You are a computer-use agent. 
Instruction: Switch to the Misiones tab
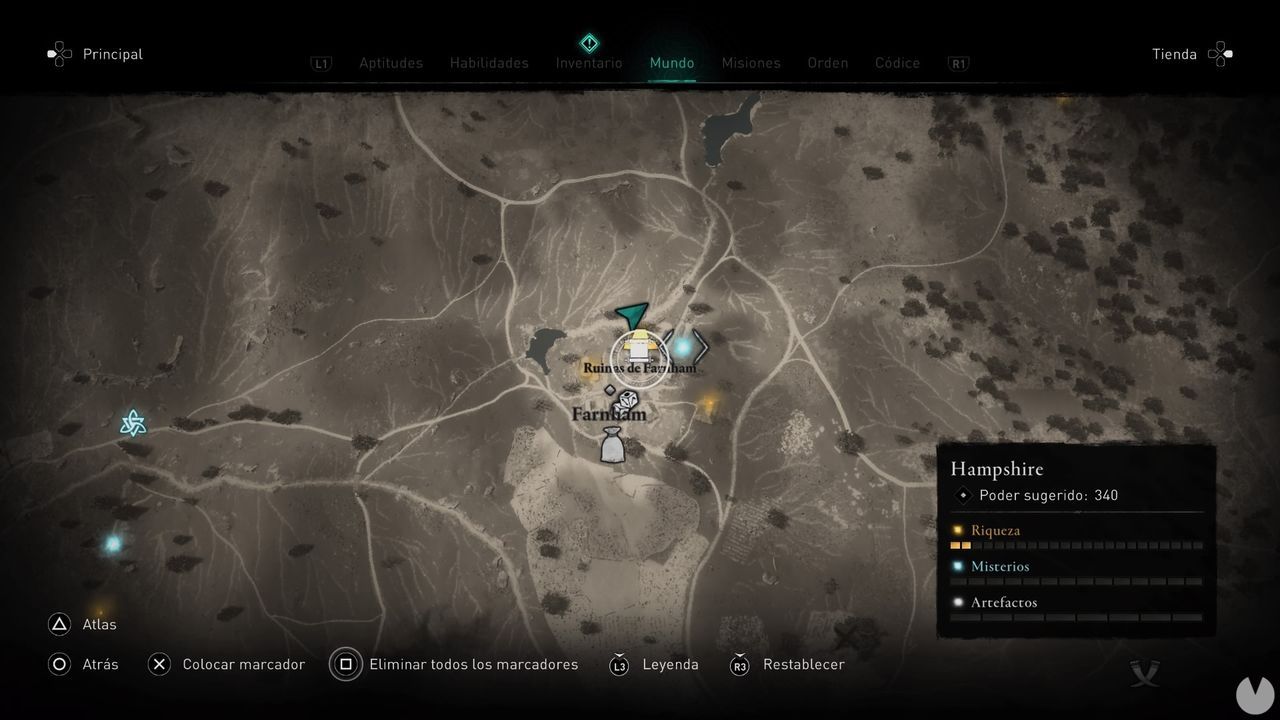point(751,62)
